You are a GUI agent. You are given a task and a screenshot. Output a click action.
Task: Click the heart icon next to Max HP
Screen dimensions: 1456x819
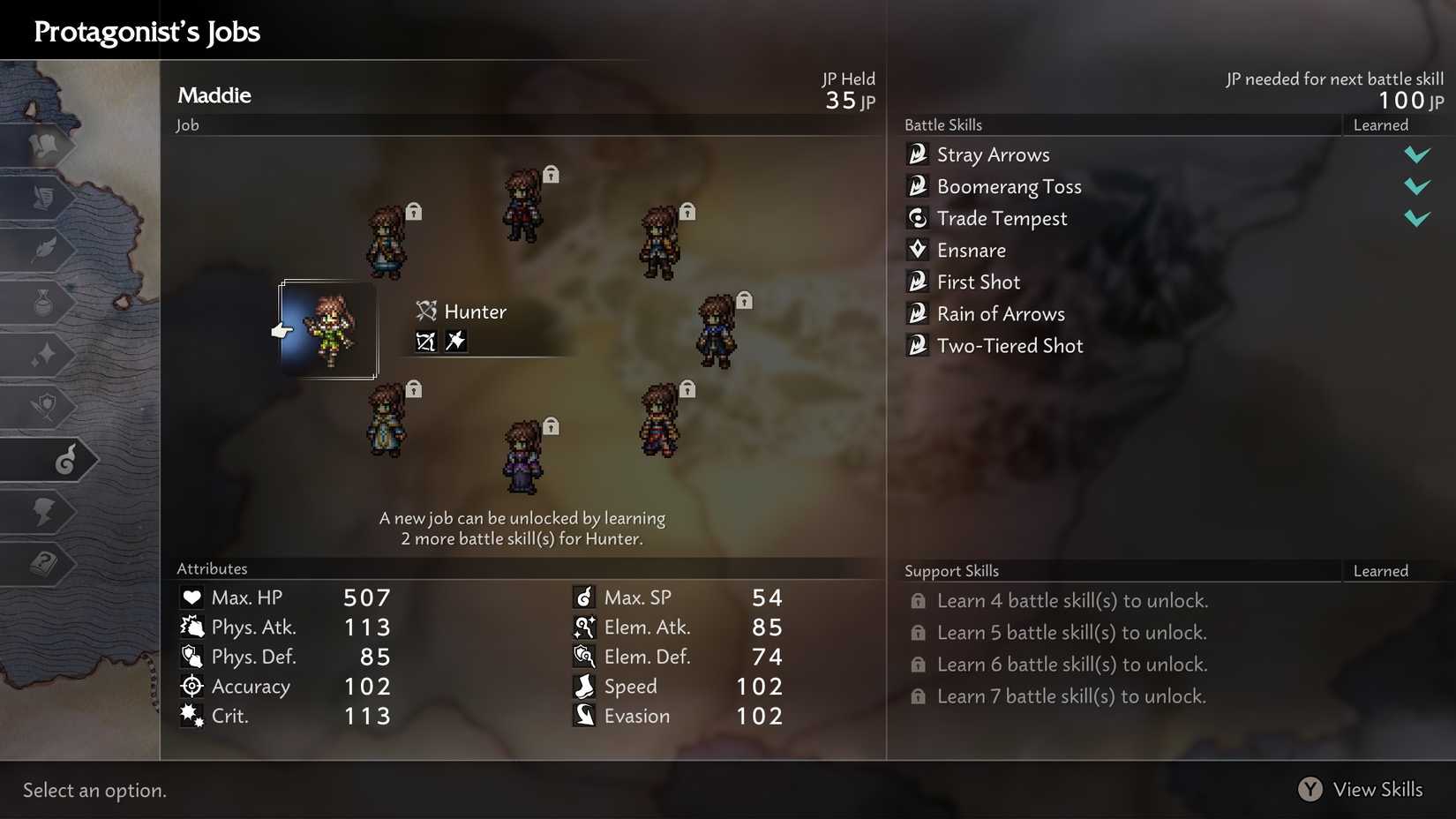[191, 597]
